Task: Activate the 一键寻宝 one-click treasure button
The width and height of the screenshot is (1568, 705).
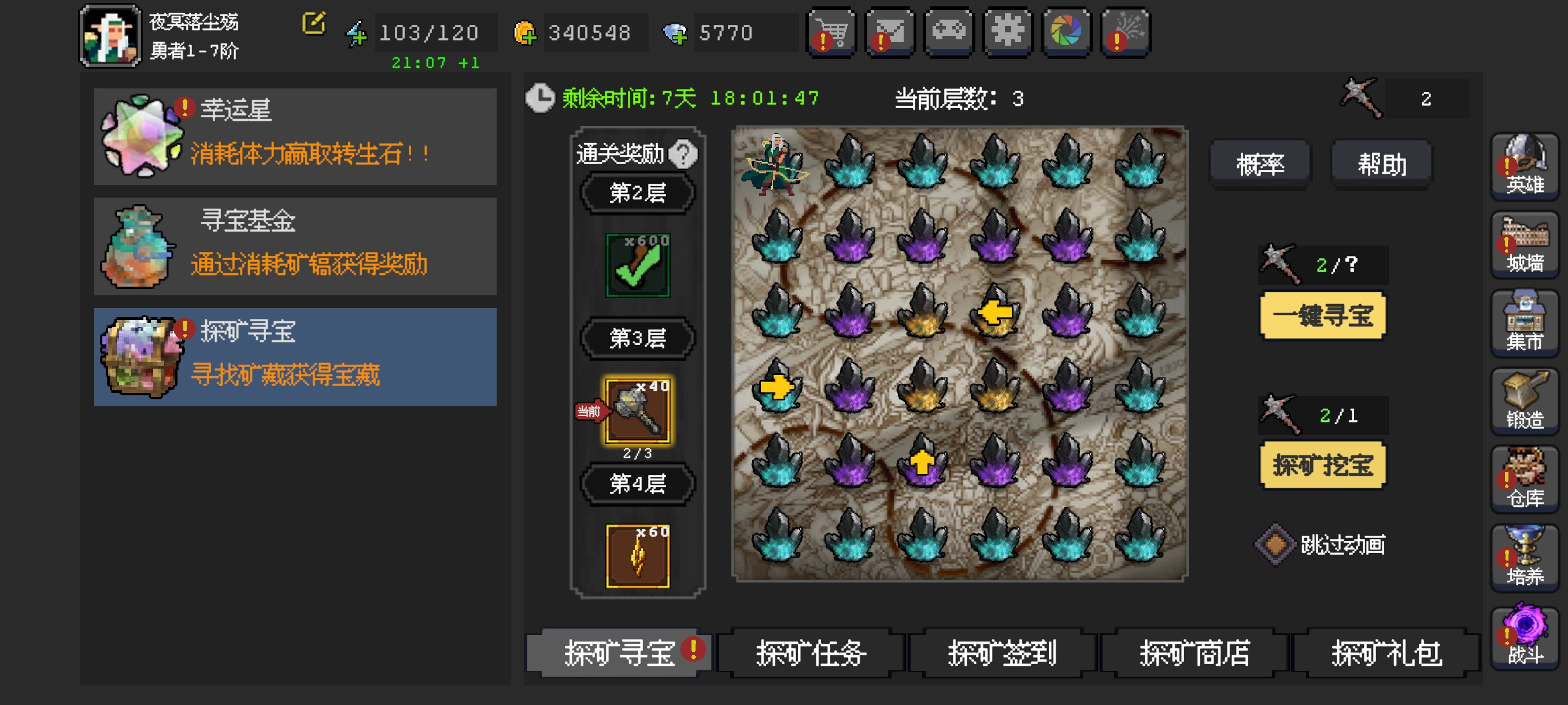Action: pyautogui.click(x=1322, y=316)
